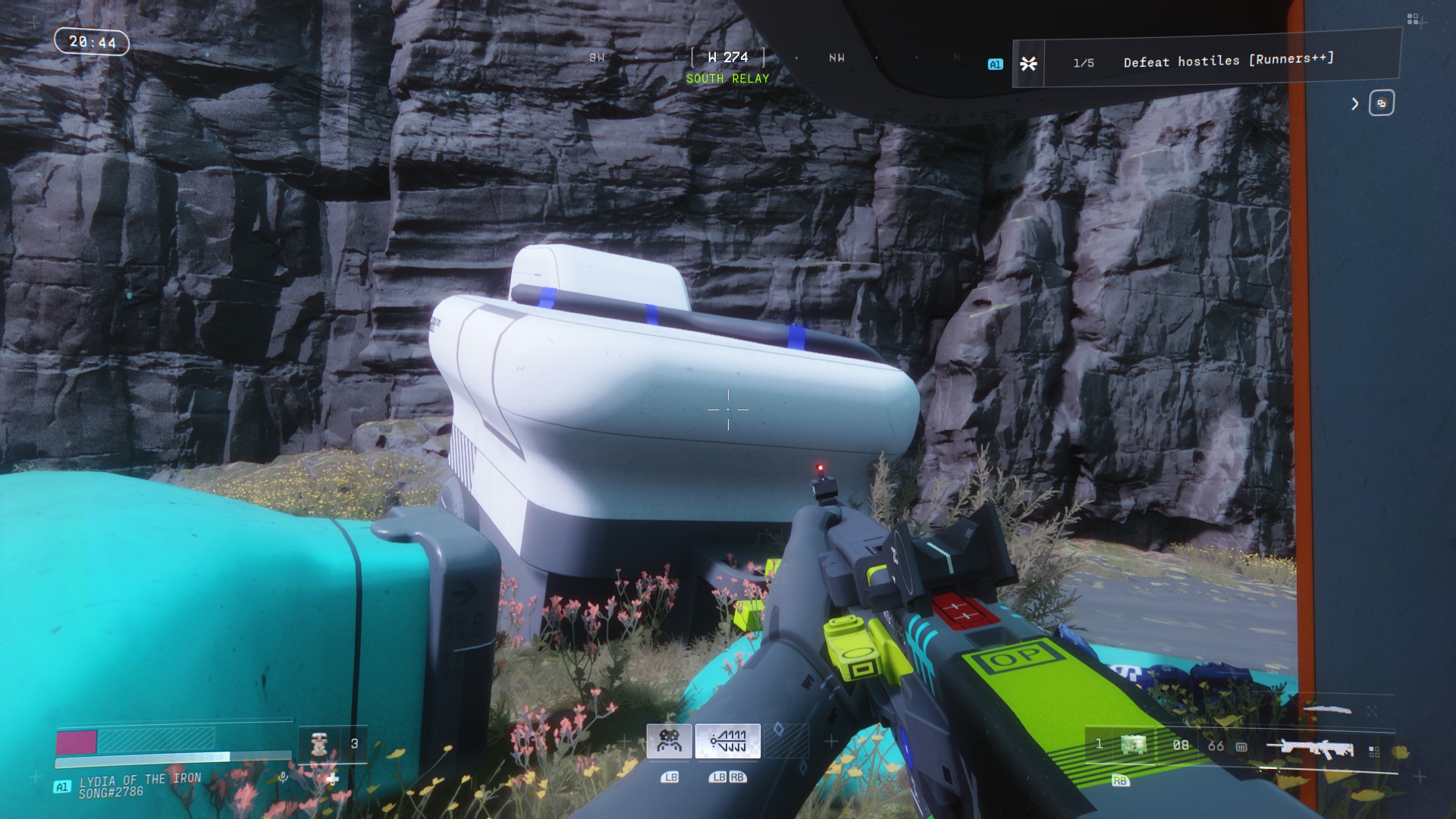Click the crossed-swords objective icon
1456x819 pixels.
(1028, 64)
